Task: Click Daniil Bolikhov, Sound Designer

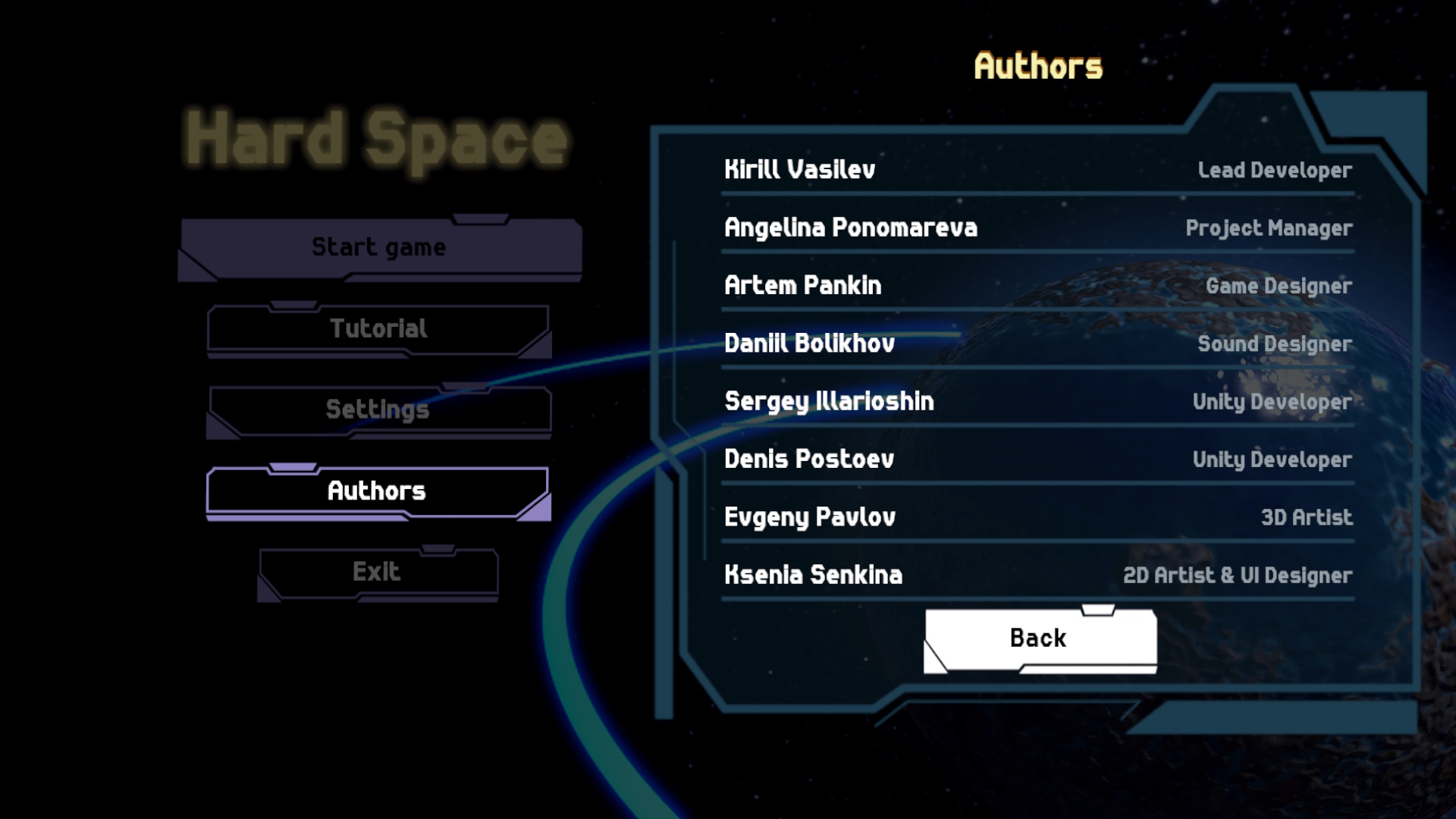Action: (x=810, y=344)
